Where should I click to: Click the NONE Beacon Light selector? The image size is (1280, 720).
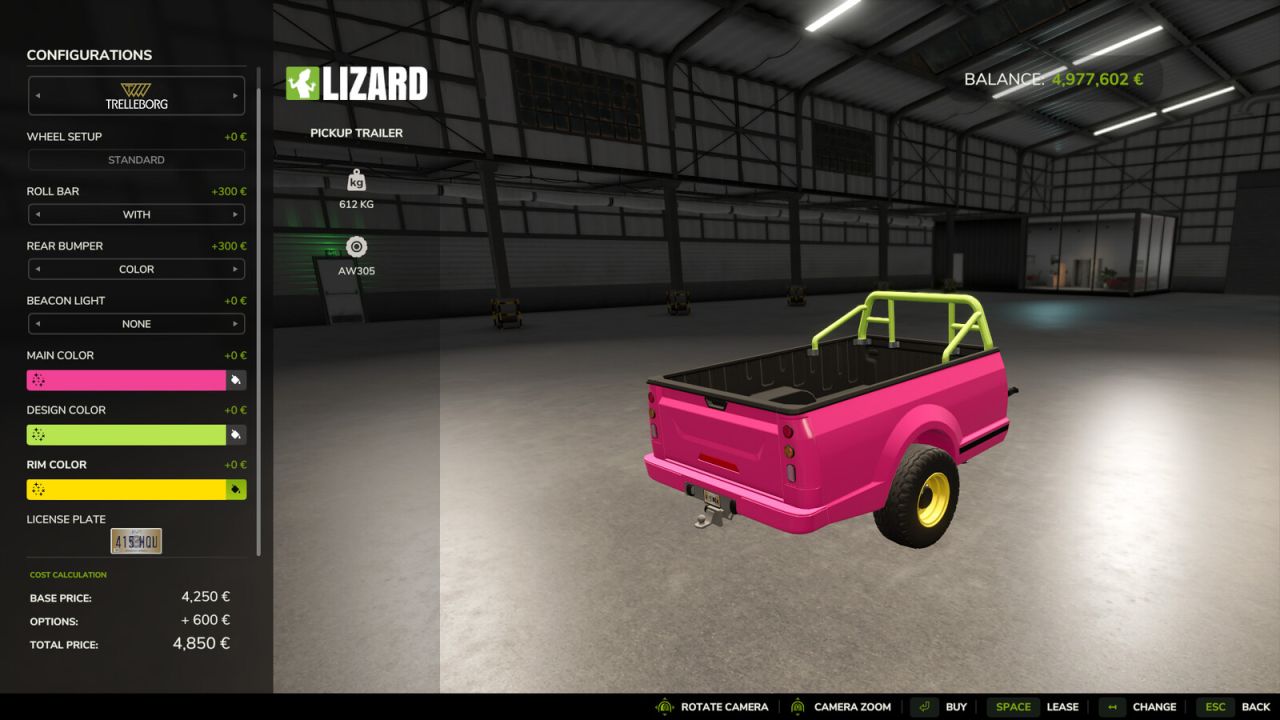(136, 323)
